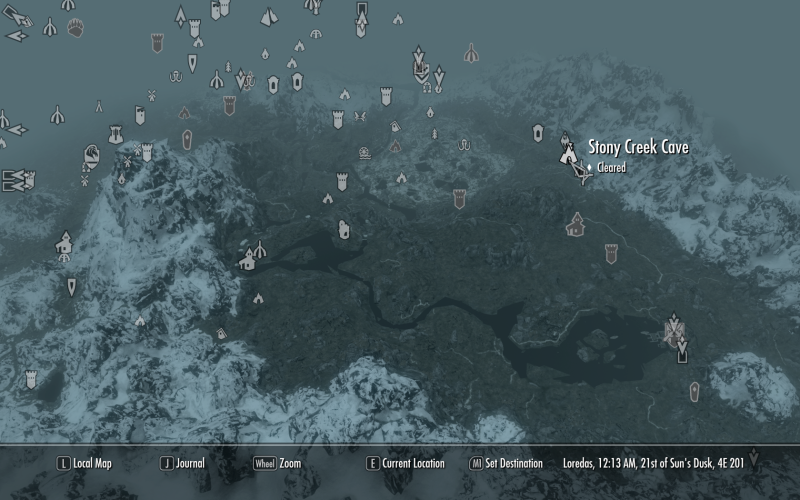Screen dimensions: 800x500
Task: Click the horse head shield city marker
Action: coord(93,155)
